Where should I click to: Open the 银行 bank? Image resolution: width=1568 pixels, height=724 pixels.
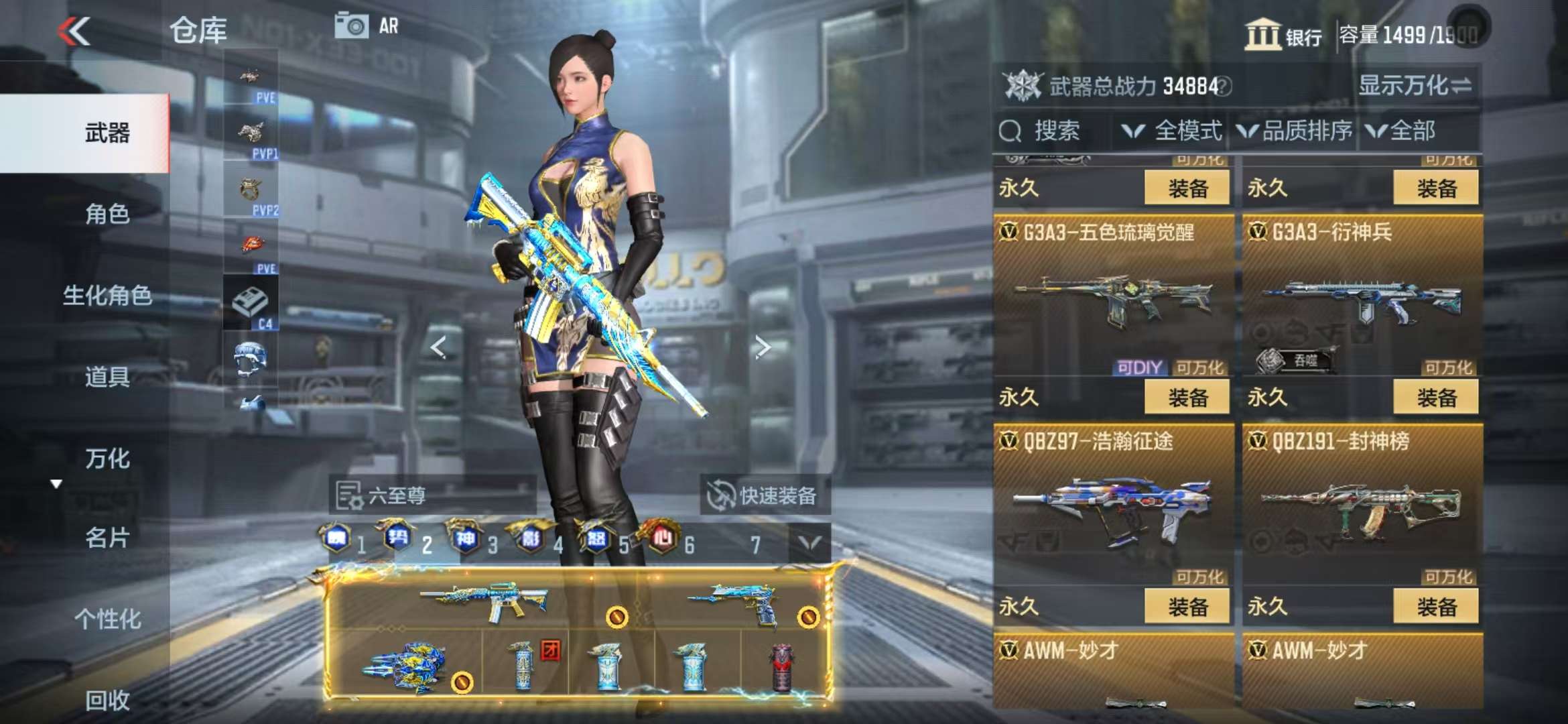pos(1283,35)
